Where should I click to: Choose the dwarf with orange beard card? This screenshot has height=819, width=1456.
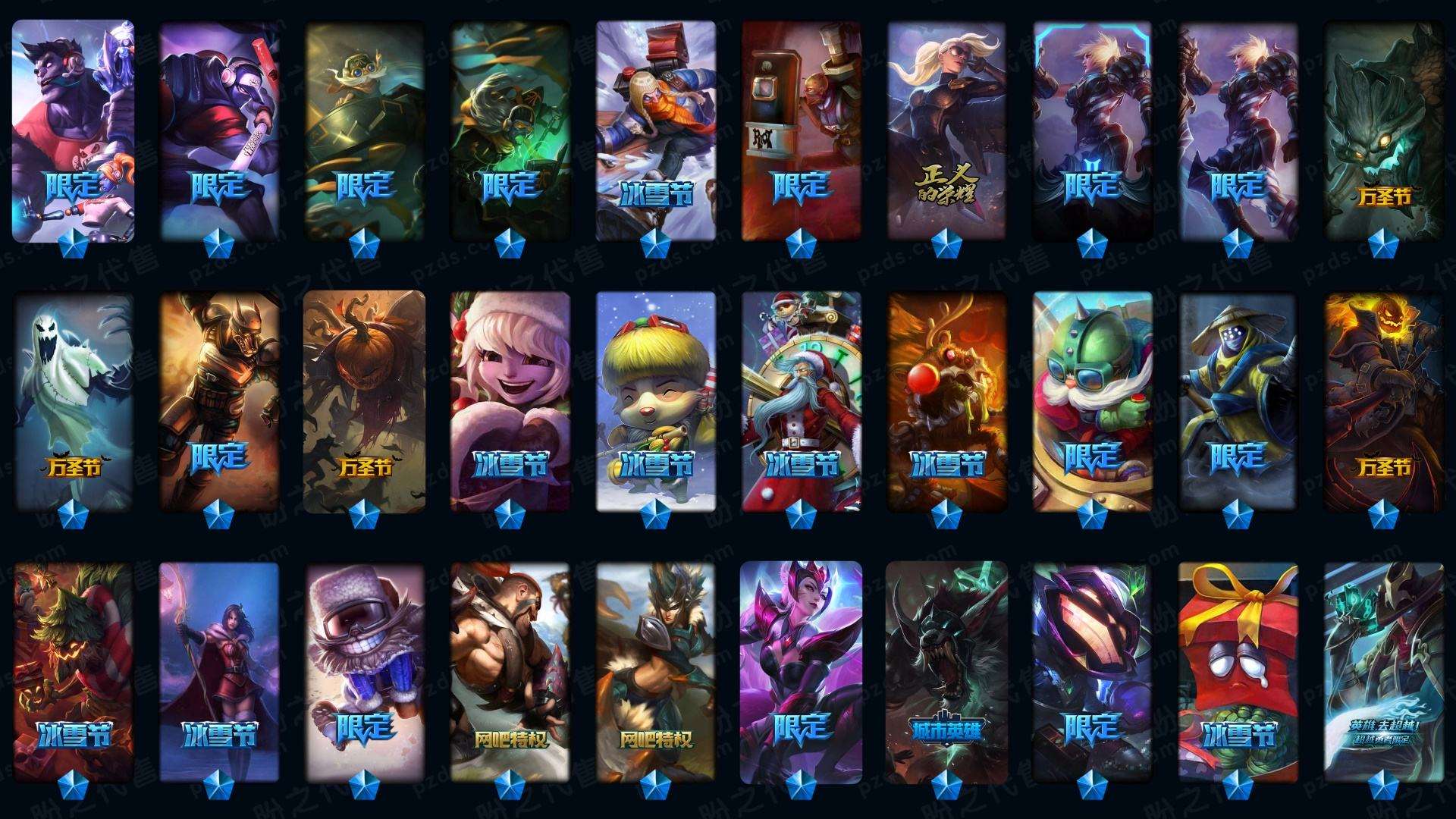(656, 130)
